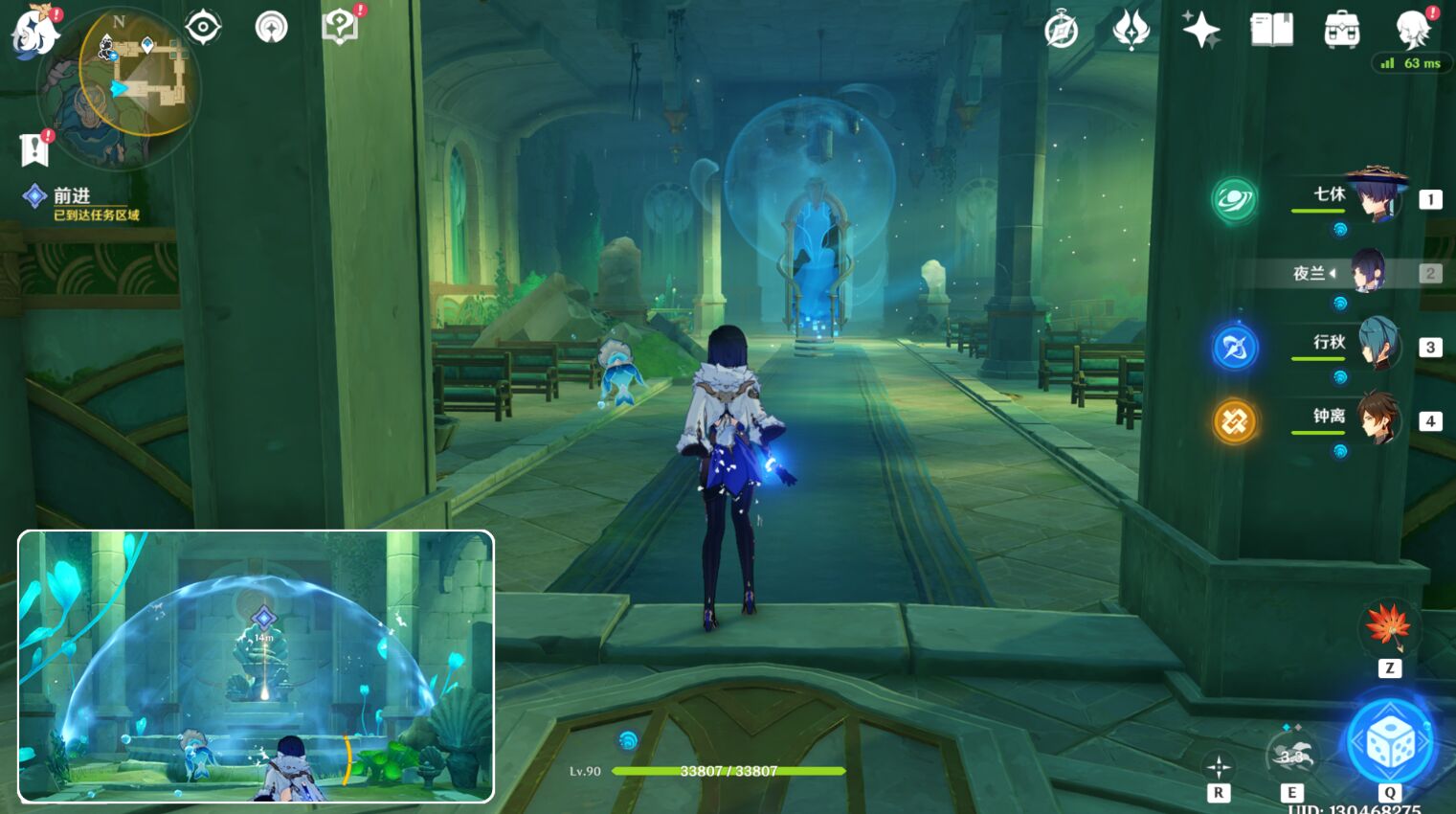1456x814 pixels.
Task: Select party member 夜兰
Action: (1367, 273)
